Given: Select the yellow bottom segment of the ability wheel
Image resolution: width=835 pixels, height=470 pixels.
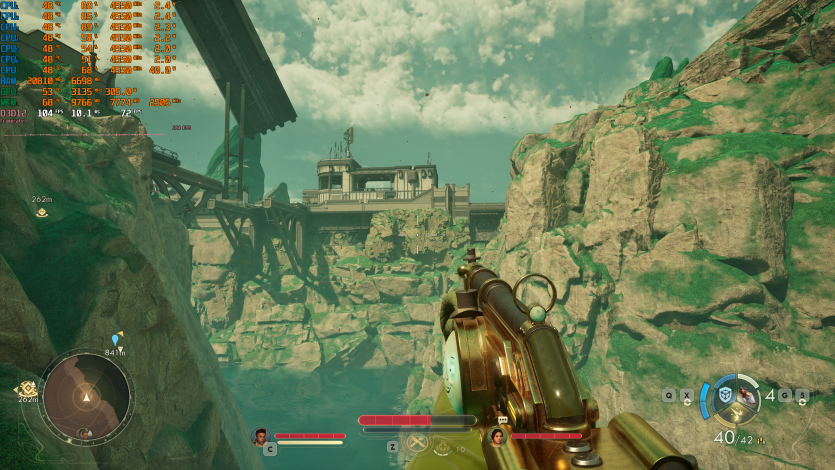Looking at the screenshot, I should click(x=736, y=414).
